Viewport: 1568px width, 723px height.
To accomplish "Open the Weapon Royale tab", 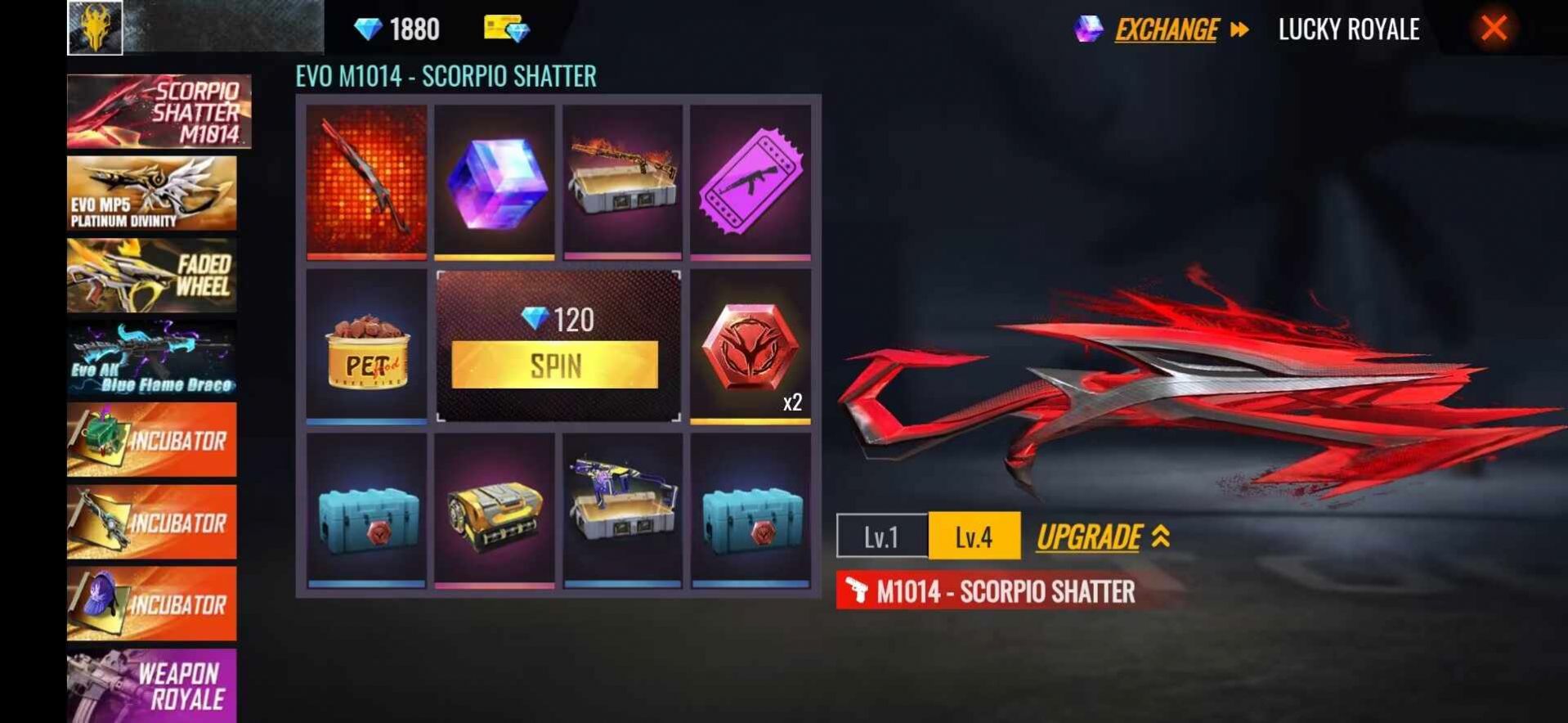I will click(x=152, y=685).
